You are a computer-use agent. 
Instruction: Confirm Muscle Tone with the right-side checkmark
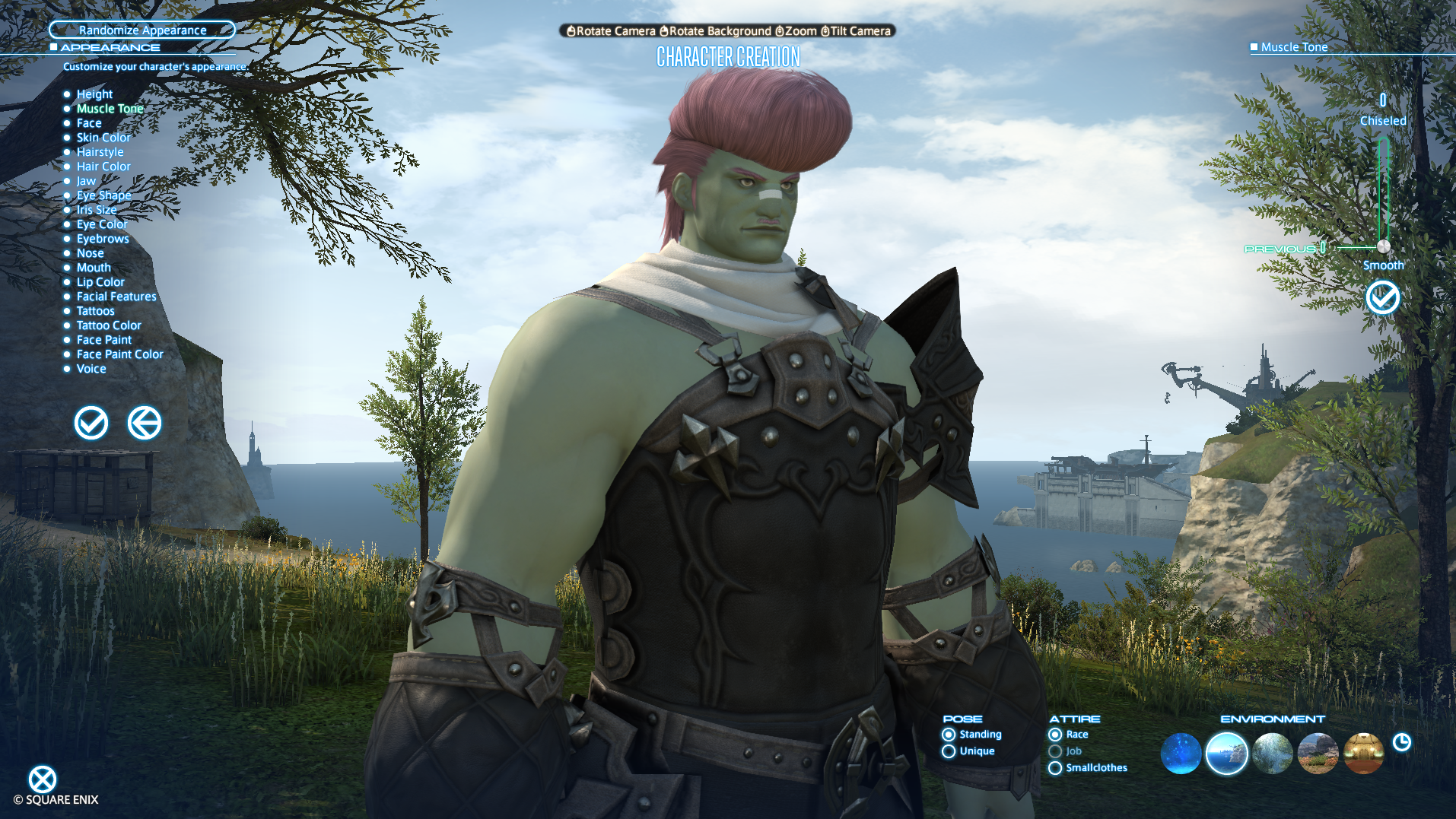(x=1383, y=298)
